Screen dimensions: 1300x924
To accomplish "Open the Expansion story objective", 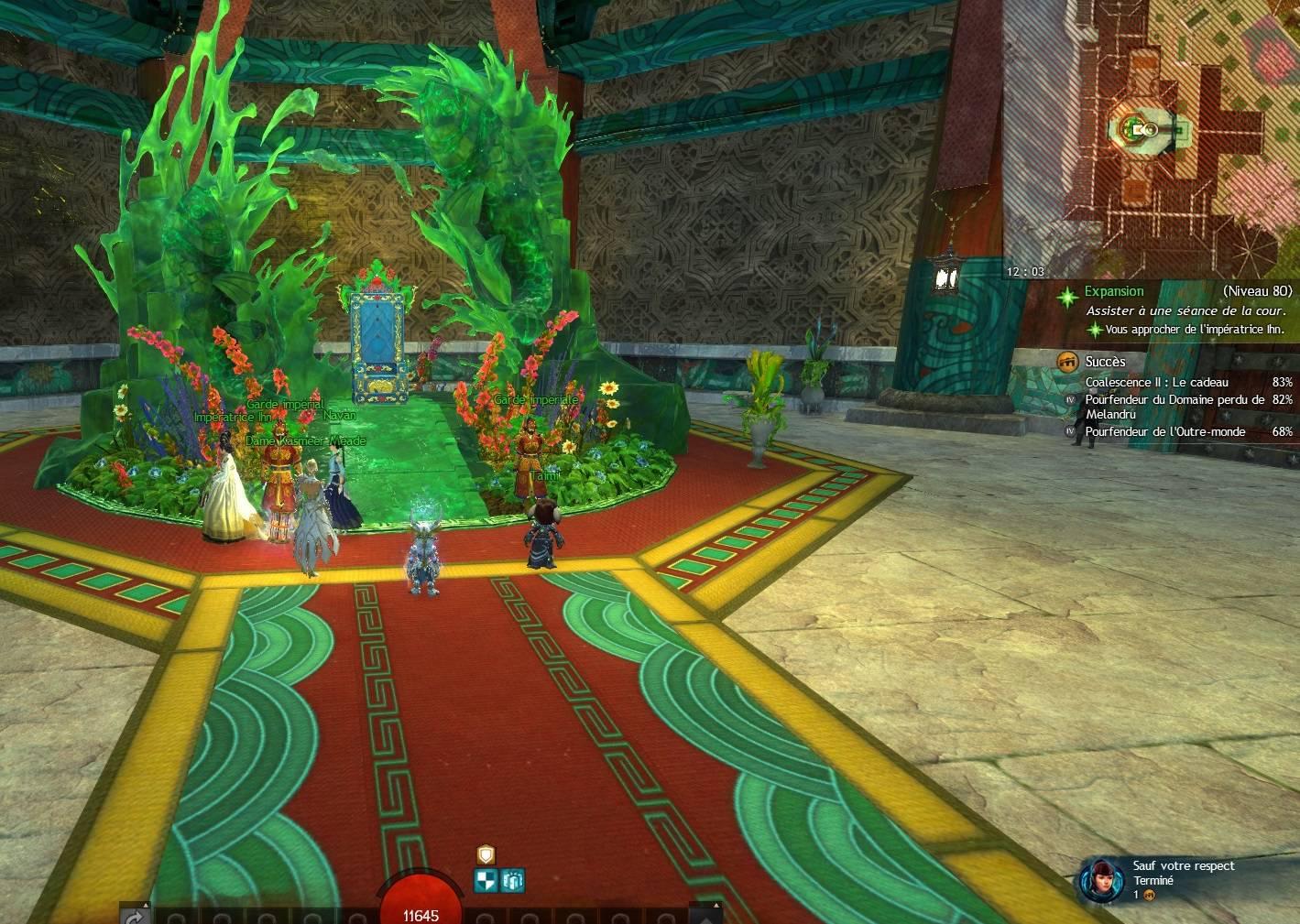I will 1113,291.
